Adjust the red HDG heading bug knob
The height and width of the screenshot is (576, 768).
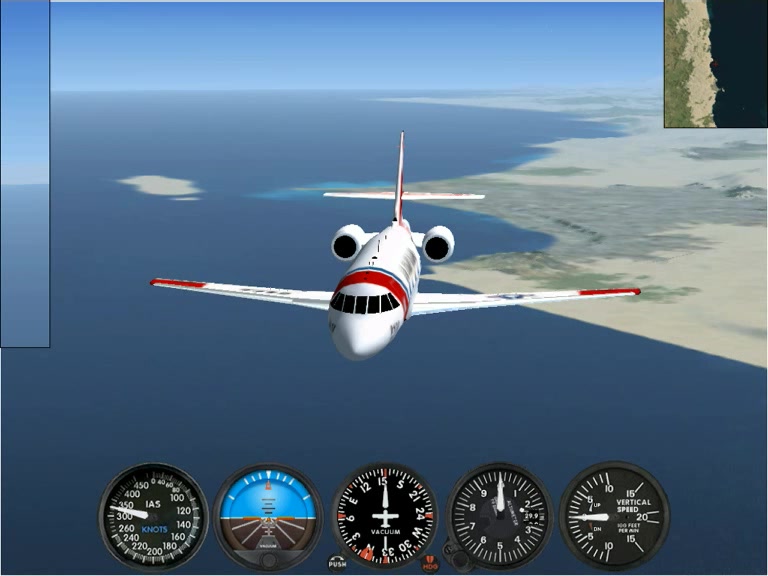[430, 563]
